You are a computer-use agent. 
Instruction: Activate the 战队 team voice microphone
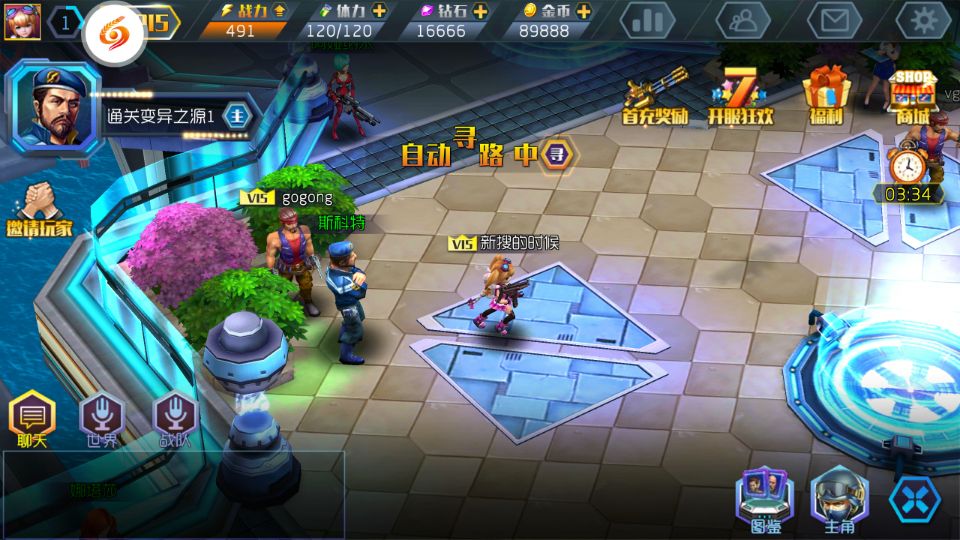(x=174, y=418)
